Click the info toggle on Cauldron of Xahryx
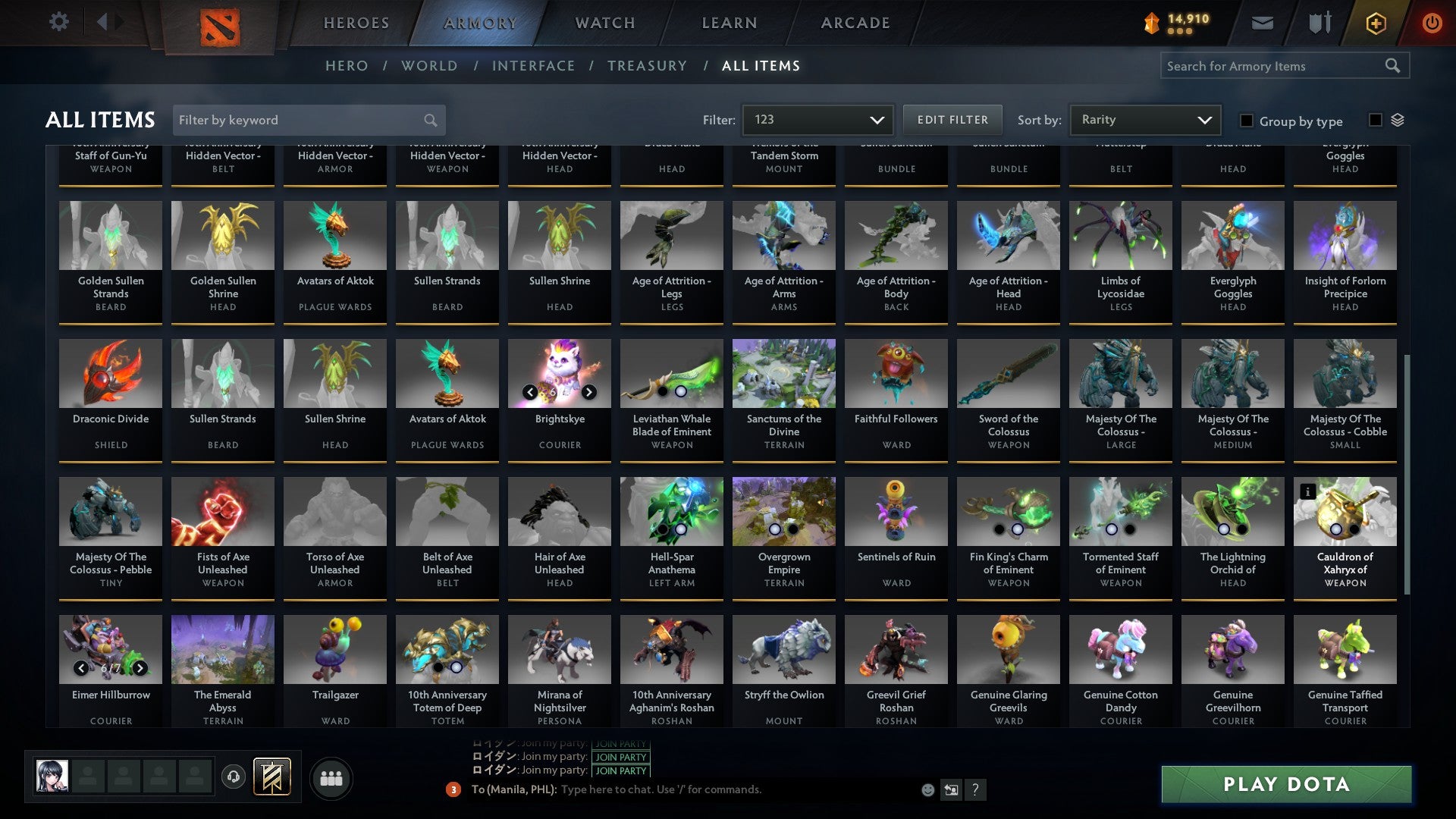The image size is (1456, 819). tap(1309, 491)
